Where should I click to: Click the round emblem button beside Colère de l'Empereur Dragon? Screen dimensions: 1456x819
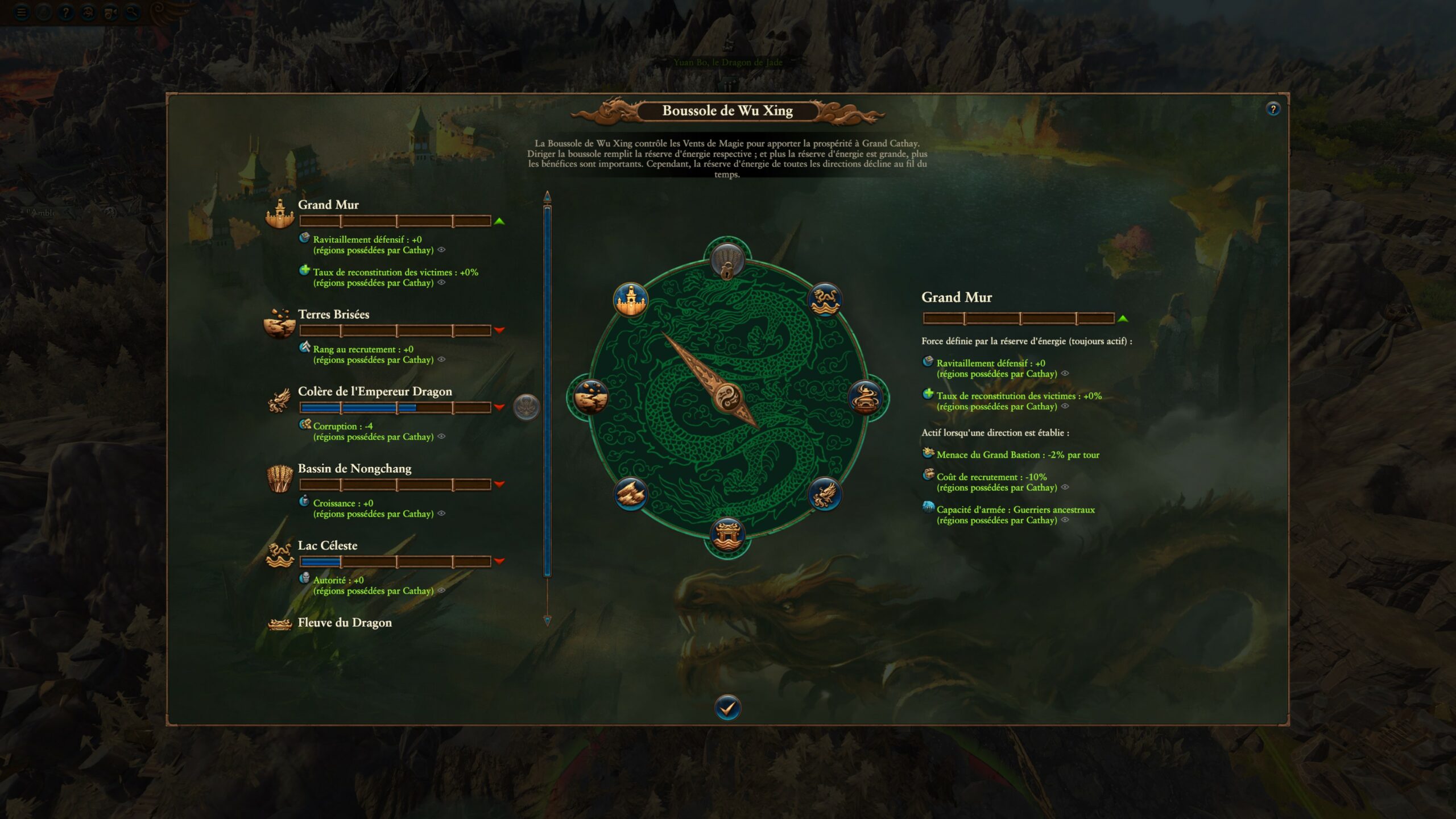[x=526, y=407]
